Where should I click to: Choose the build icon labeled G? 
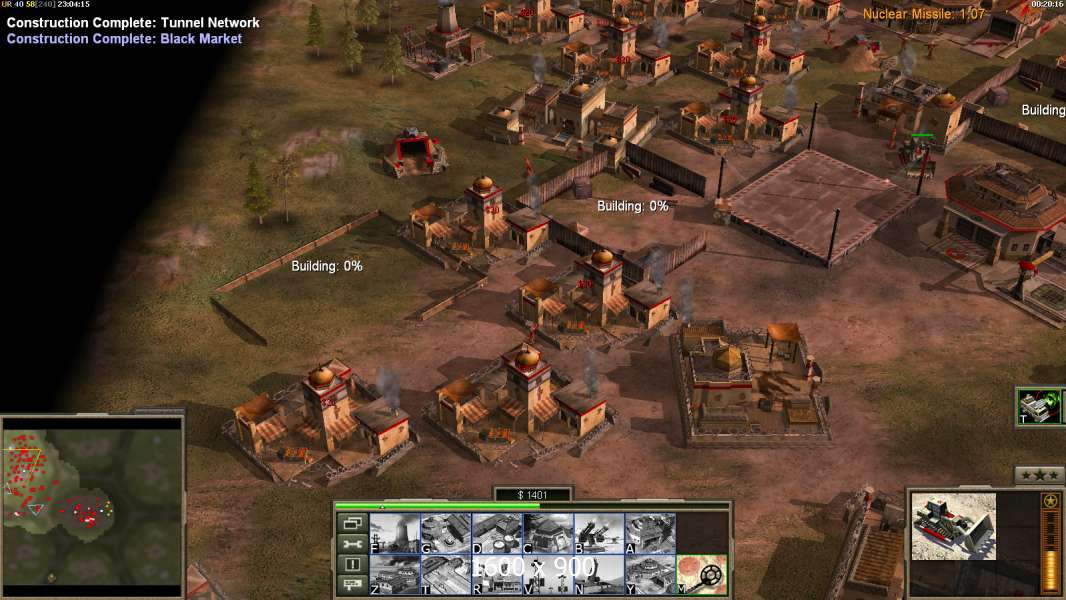446,533
